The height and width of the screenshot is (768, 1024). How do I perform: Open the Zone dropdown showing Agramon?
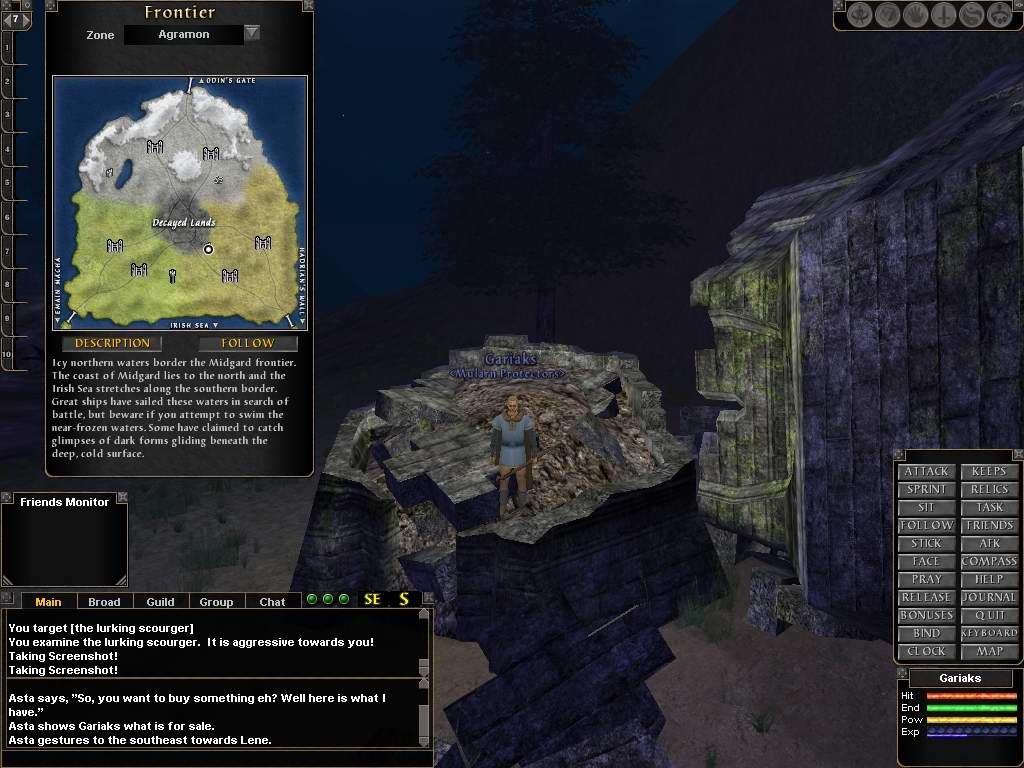click(252, 33)
